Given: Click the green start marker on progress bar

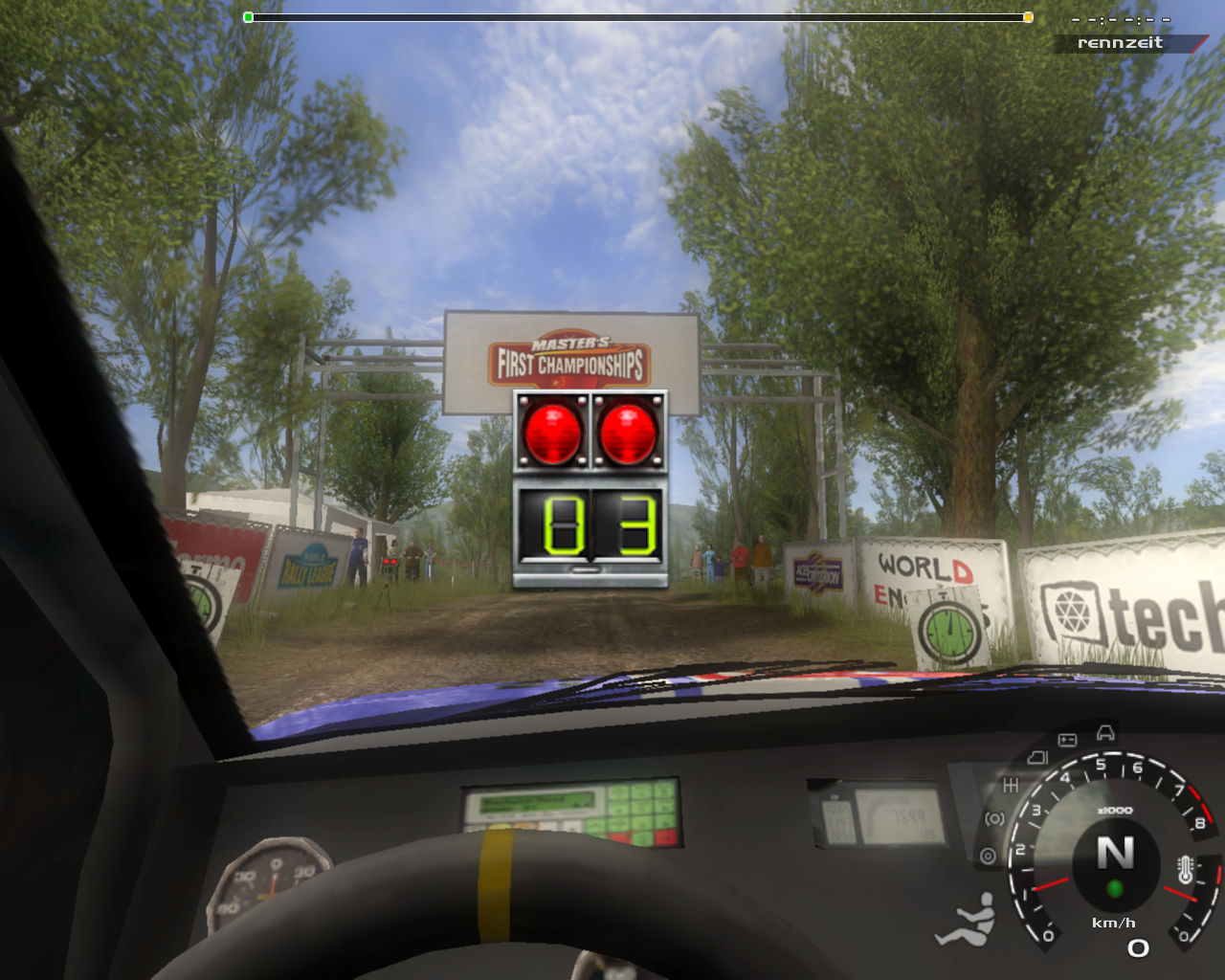Looking at the screenshot, I should click(249, 17).
